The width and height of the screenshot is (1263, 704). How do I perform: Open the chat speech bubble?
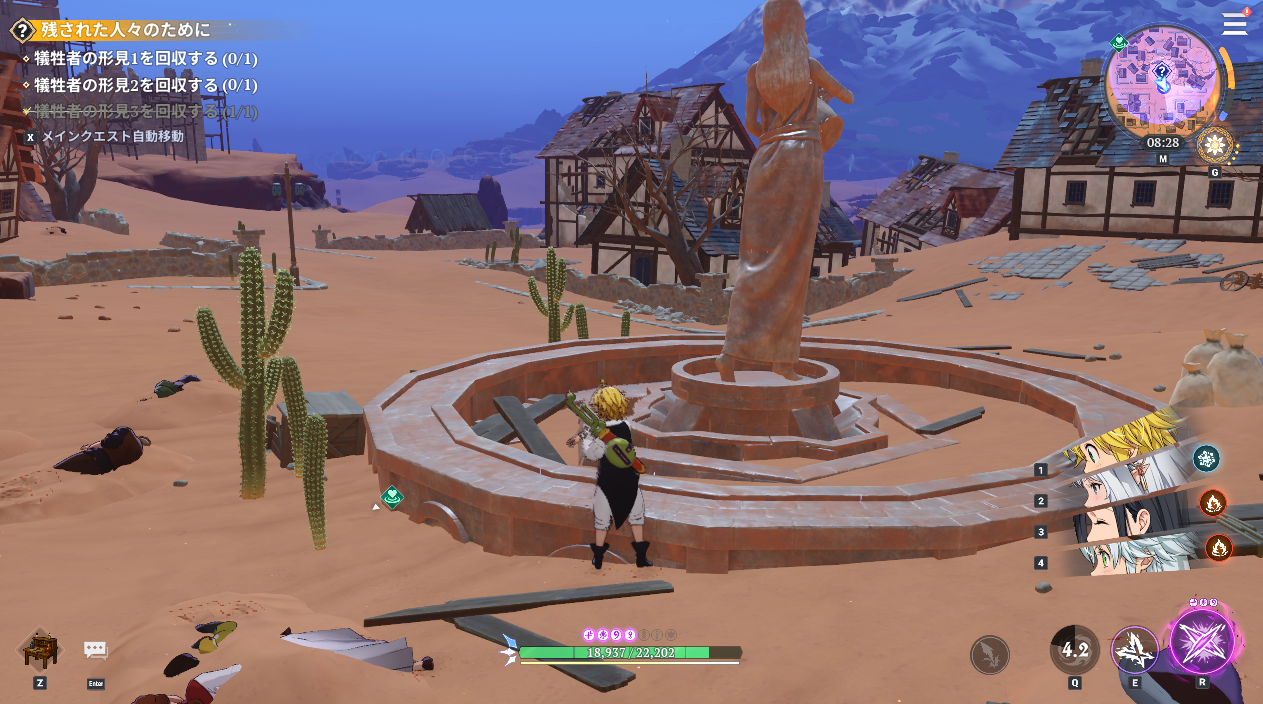point(95,650)
